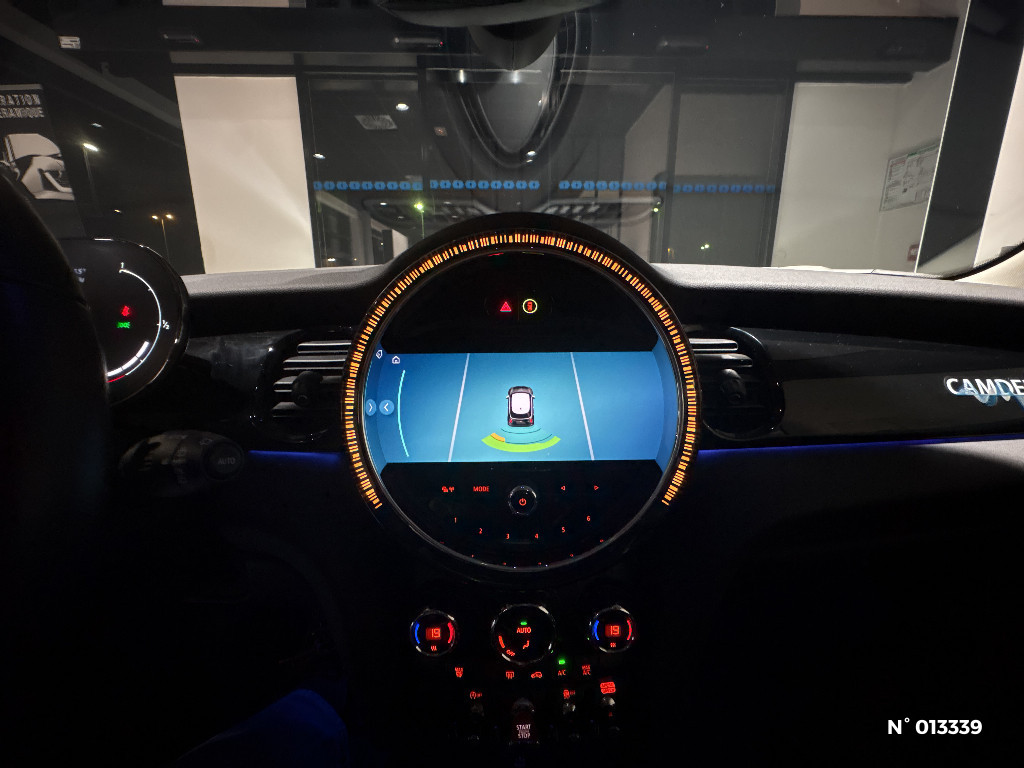This screenshot has height=768, width=1024.
Task: Activate the AUTO climate control button
Action: point(523,631)
